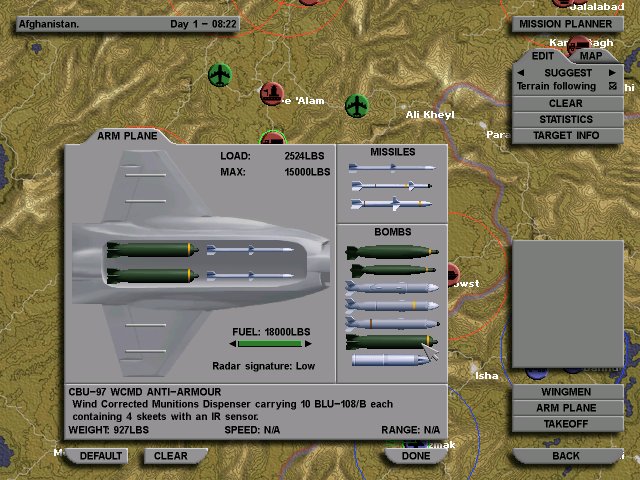Toggle the Terrain following checkbox
The width and height of the screenshot is (640, 480).
[612, 87]
